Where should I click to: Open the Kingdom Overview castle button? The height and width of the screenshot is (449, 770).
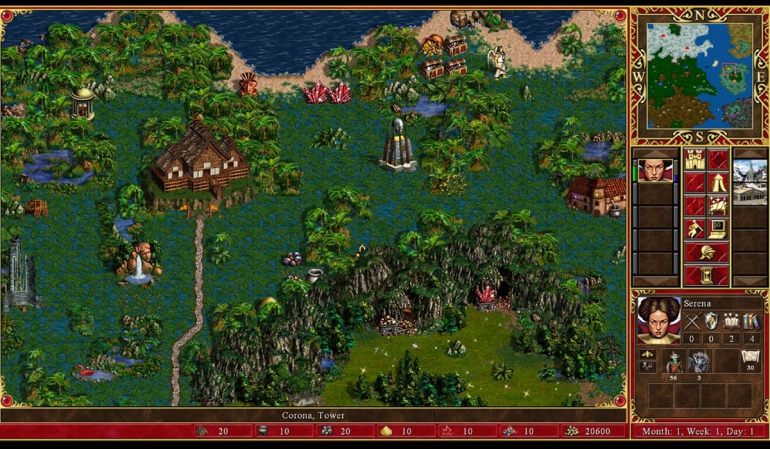point(695,160)
